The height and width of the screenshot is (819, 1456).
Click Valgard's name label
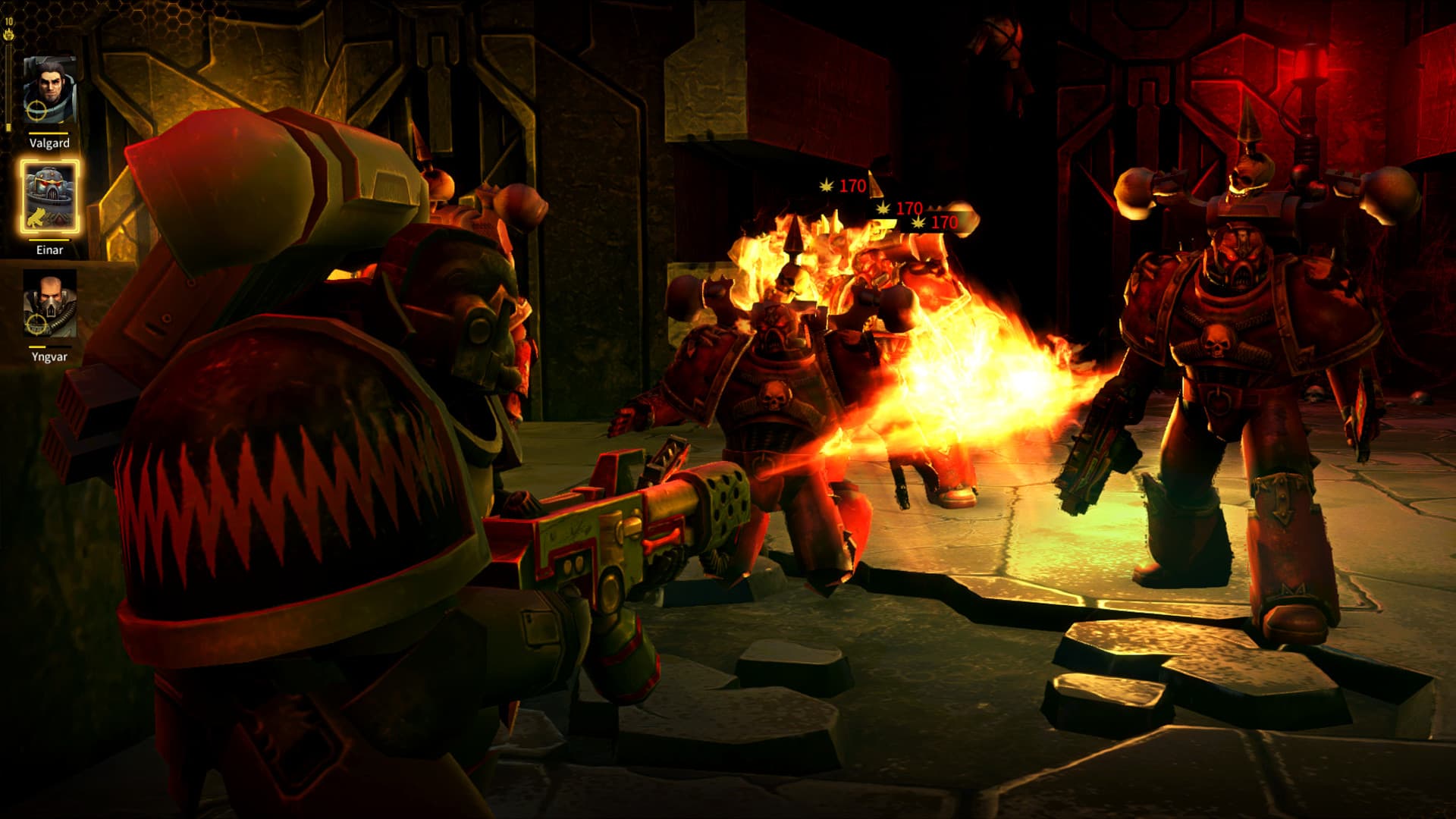[50, 143]
